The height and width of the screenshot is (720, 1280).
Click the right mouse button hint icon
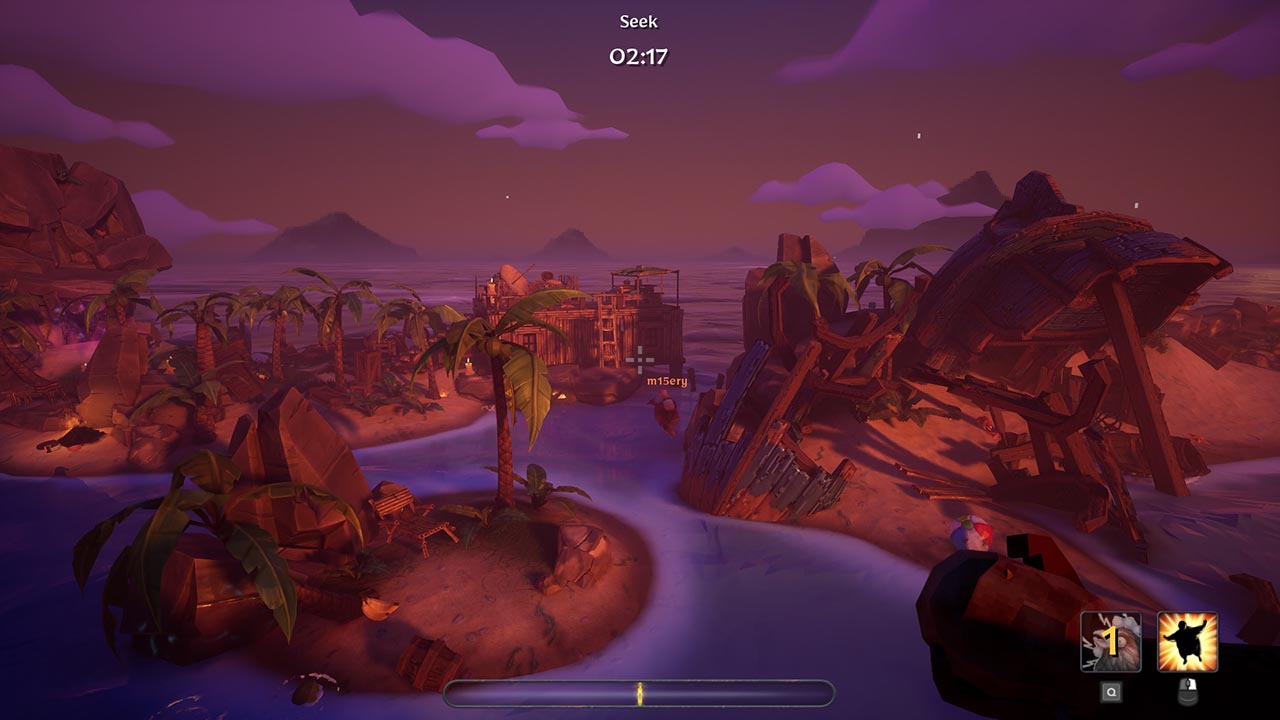(x=1187, y=690)
